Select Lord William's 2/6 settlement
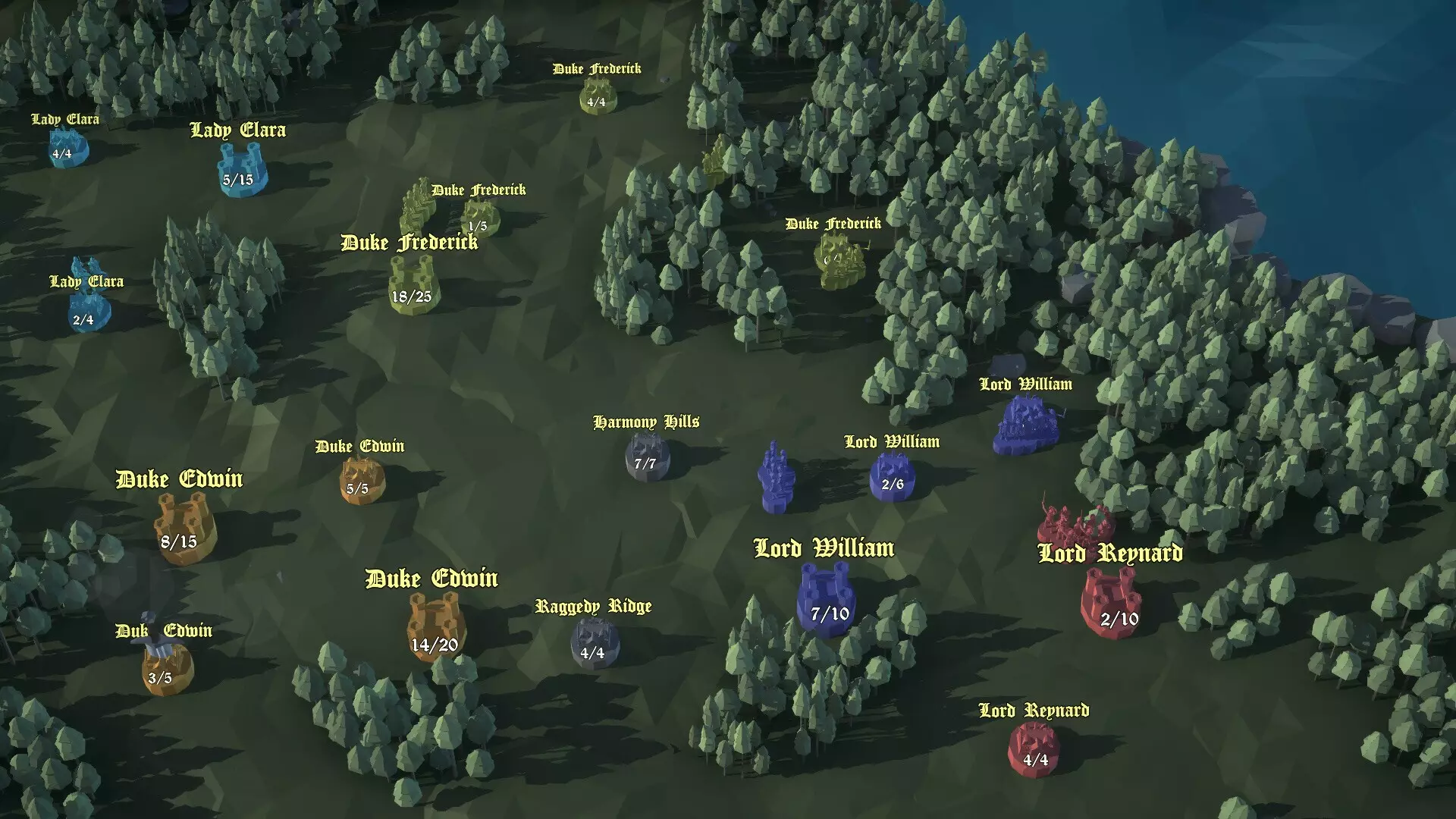Screen dimensions: 1456x819 [893, 474]
